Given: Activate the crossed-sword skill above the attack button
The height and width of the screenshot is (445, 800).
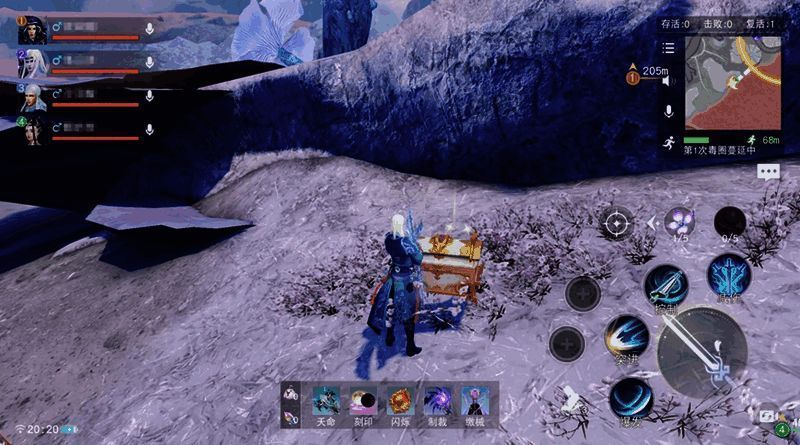Looking at the screenshot, I should coord(663,285).
